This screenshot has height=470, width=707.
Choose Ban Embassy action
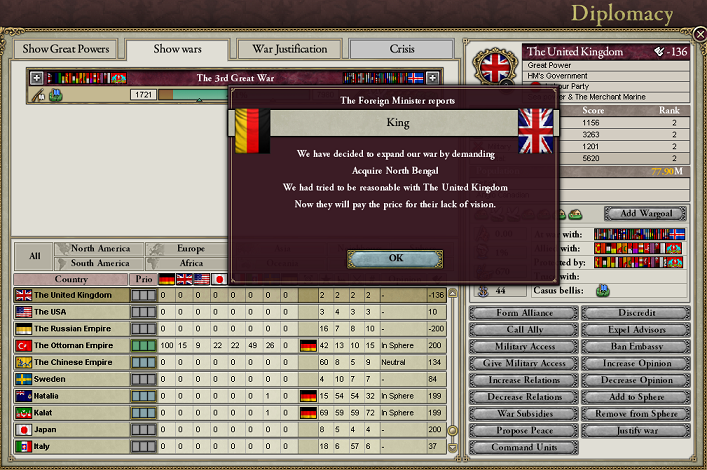click(636, 347)
